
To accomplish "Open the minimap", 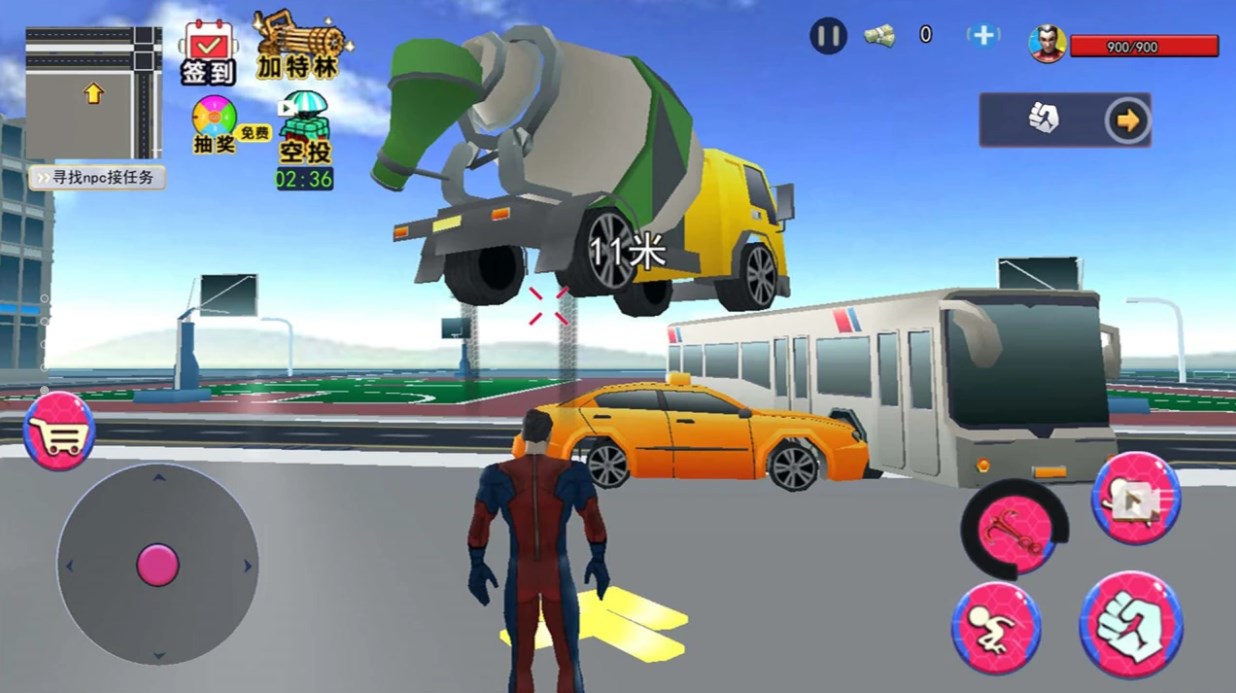I will point(93,93).
